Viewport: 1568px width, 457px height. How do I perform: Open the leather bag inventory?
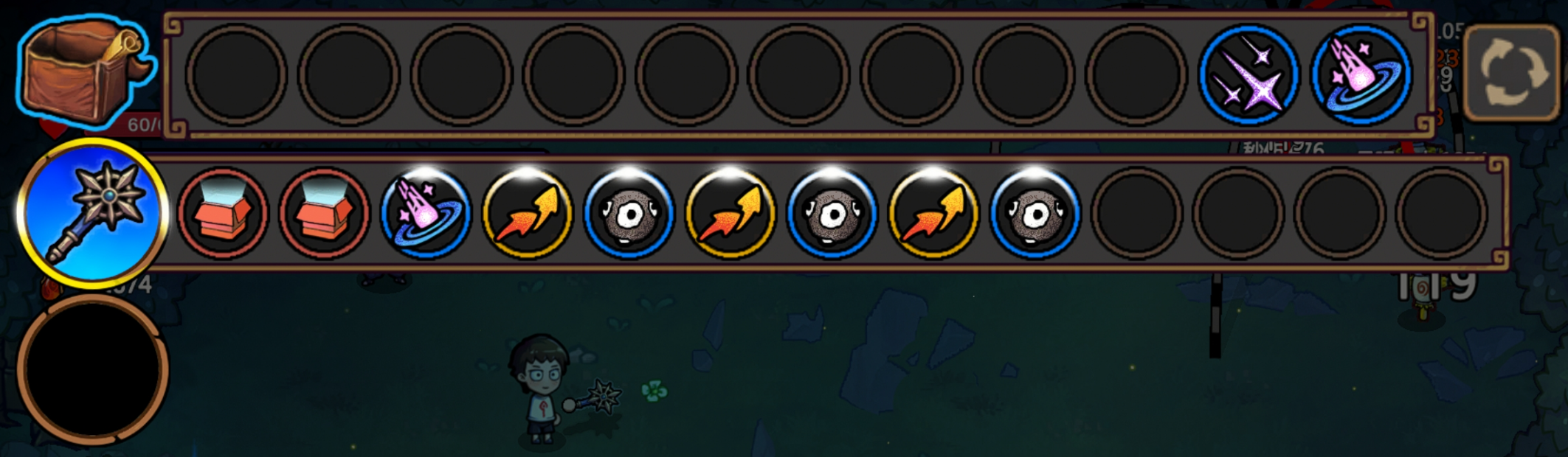81,72
